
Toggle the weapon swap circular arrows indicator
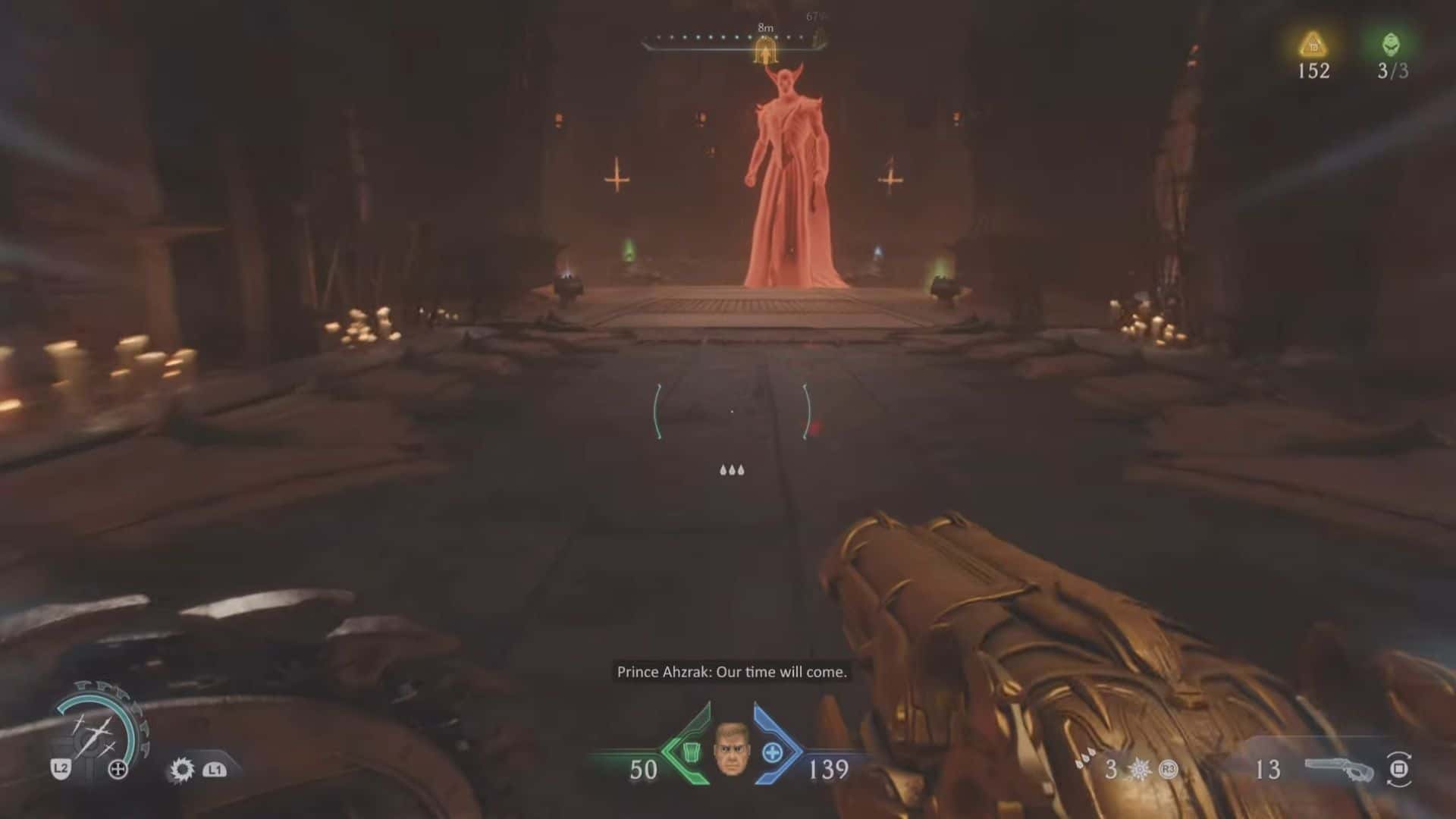1398,769
